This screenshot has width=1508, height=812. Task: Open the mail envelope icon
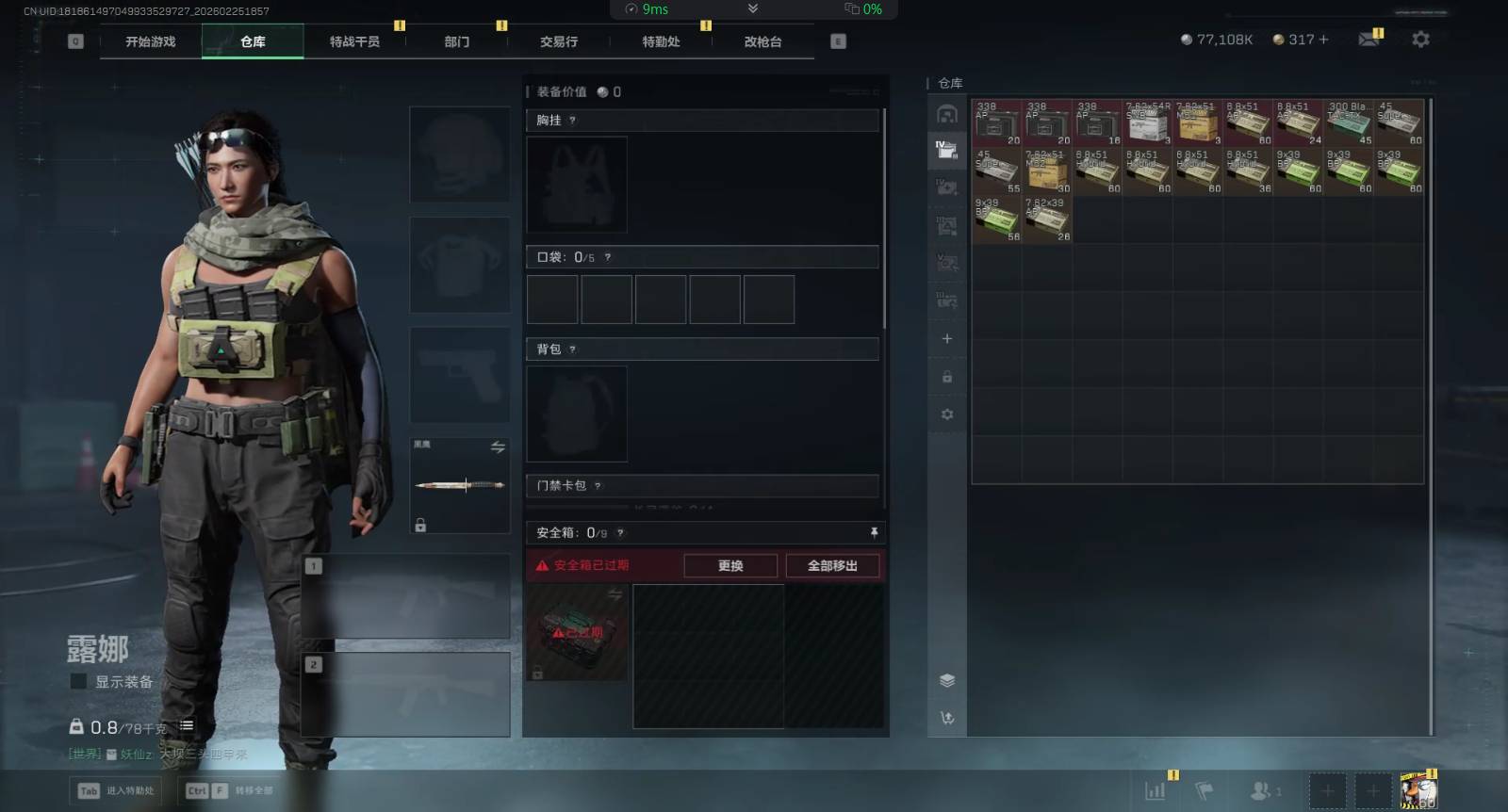point(1369,40)
